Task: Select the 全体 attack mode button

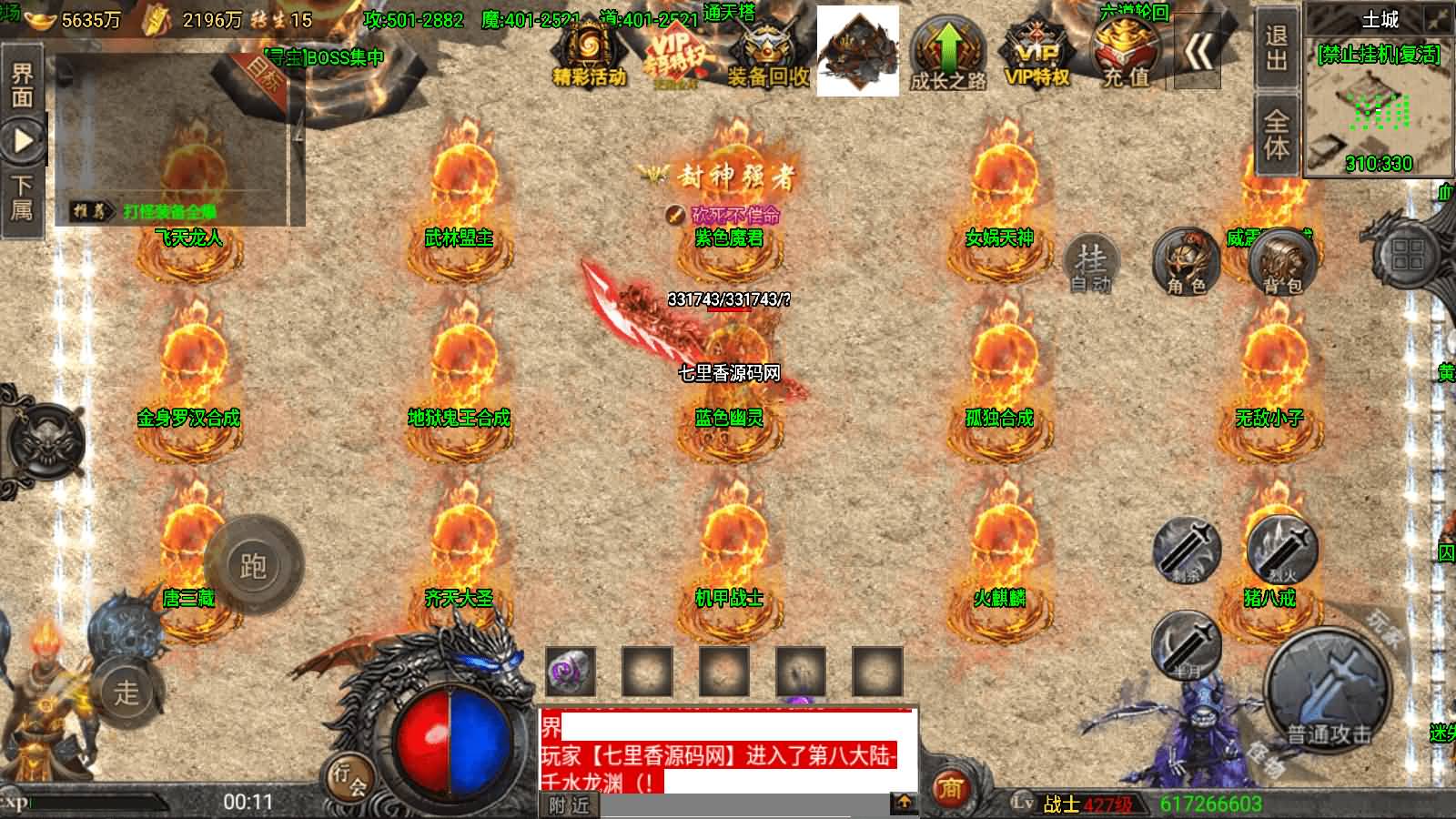Action: [1276, 135]
